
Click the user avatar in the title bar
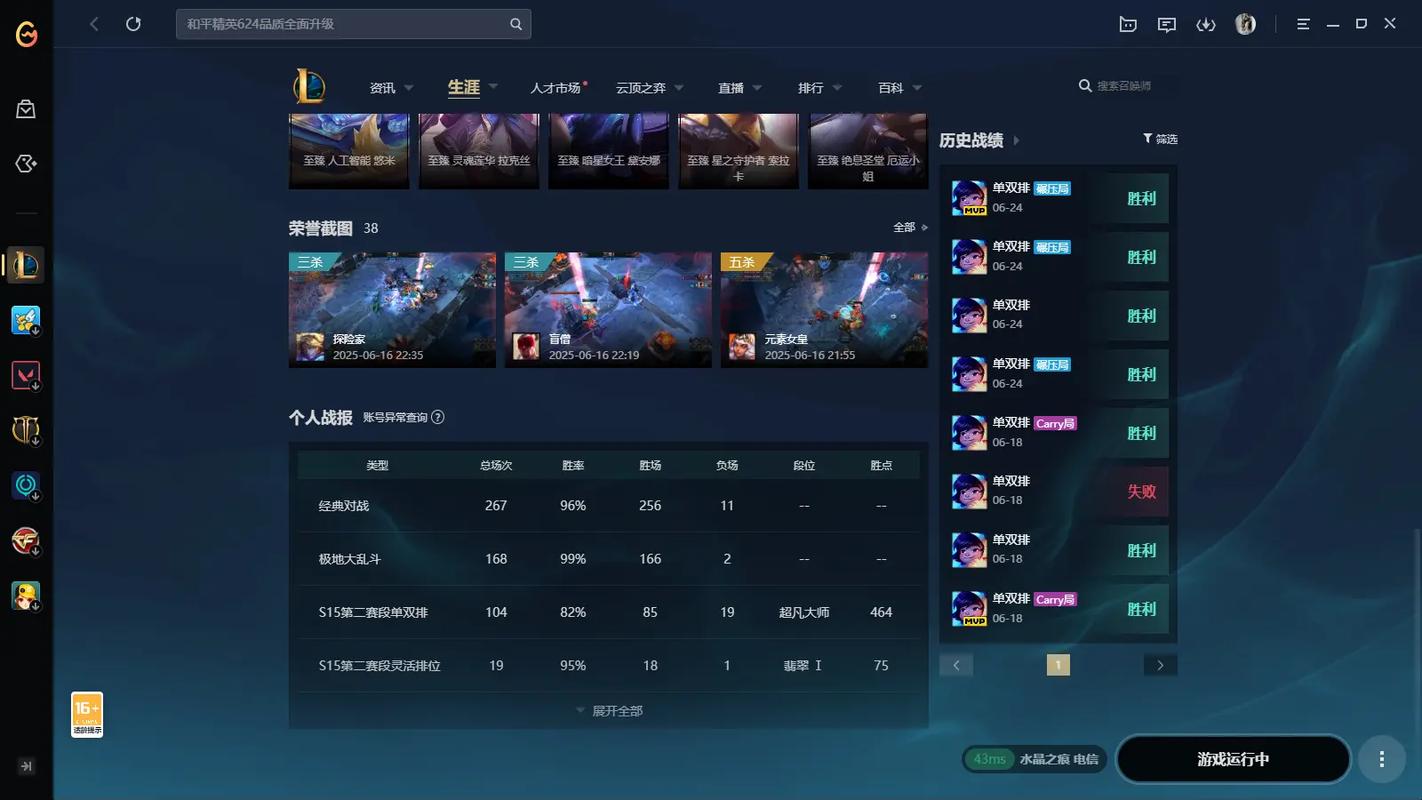tap(1244, 23)
